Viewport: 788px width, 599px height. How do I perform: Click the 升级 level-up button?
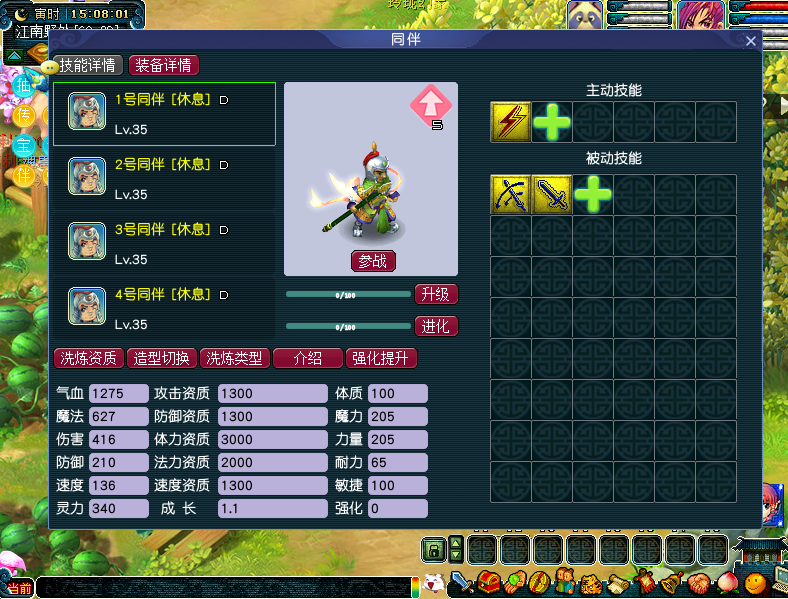[x=436, y=294]
